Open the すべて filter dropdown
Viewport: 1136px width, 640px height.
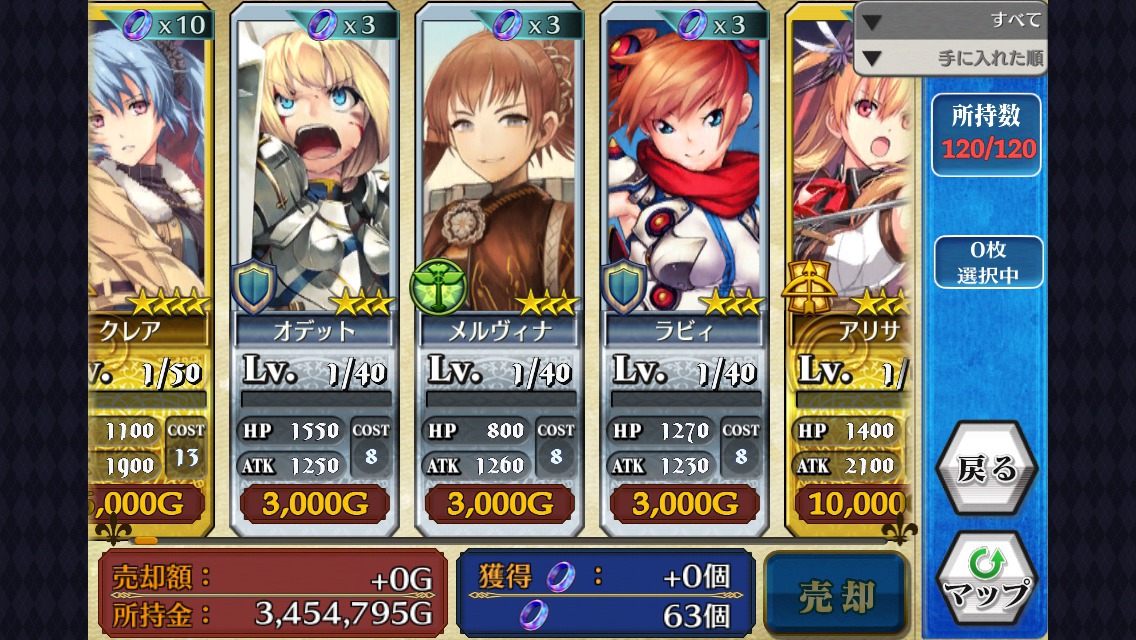click(950, 20)
